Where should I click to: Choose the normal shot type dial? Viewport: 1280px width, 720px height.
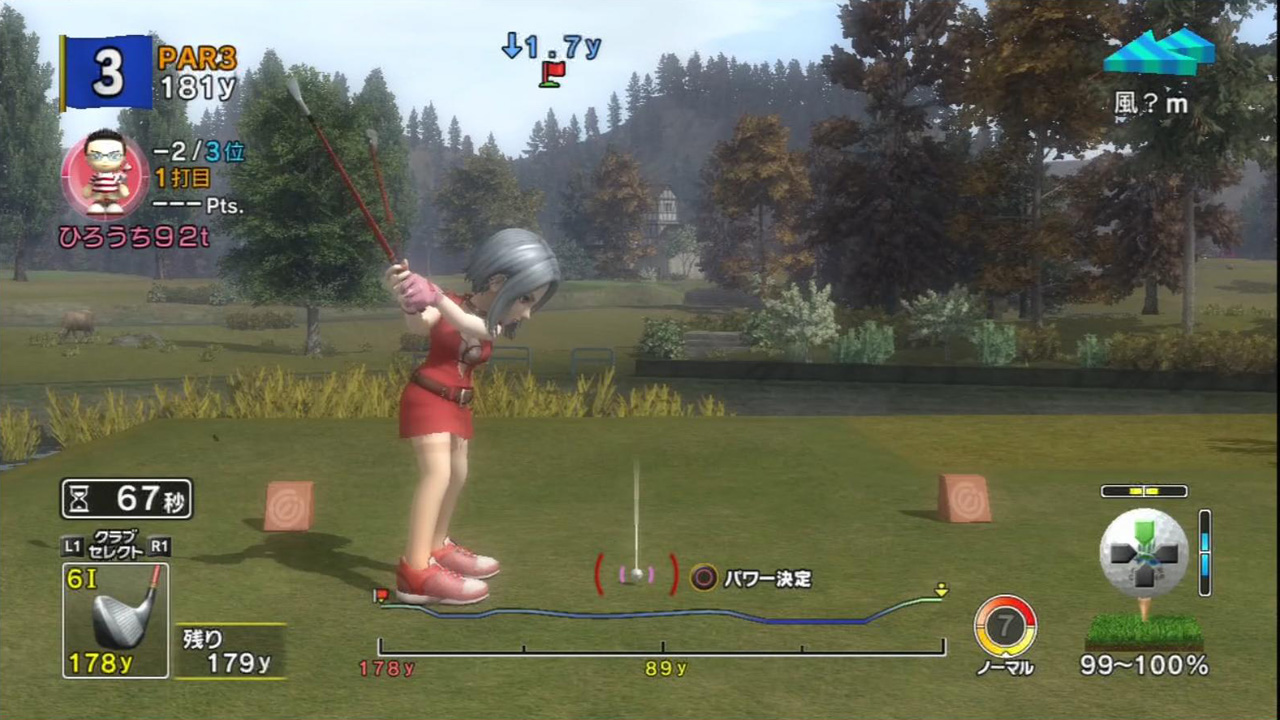pos(1005,627)
